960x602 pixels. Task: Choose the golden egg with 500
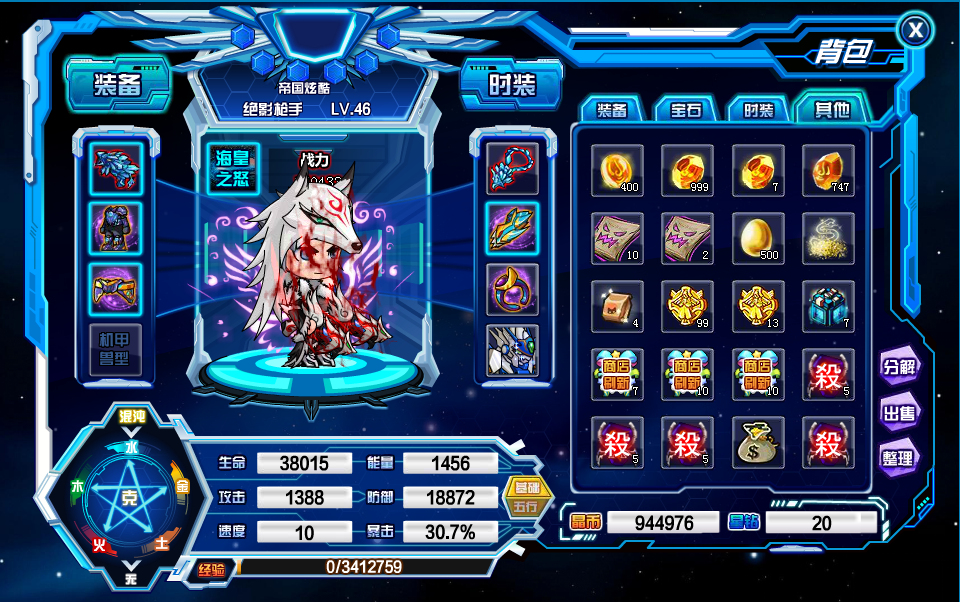(x=758, y=238)
